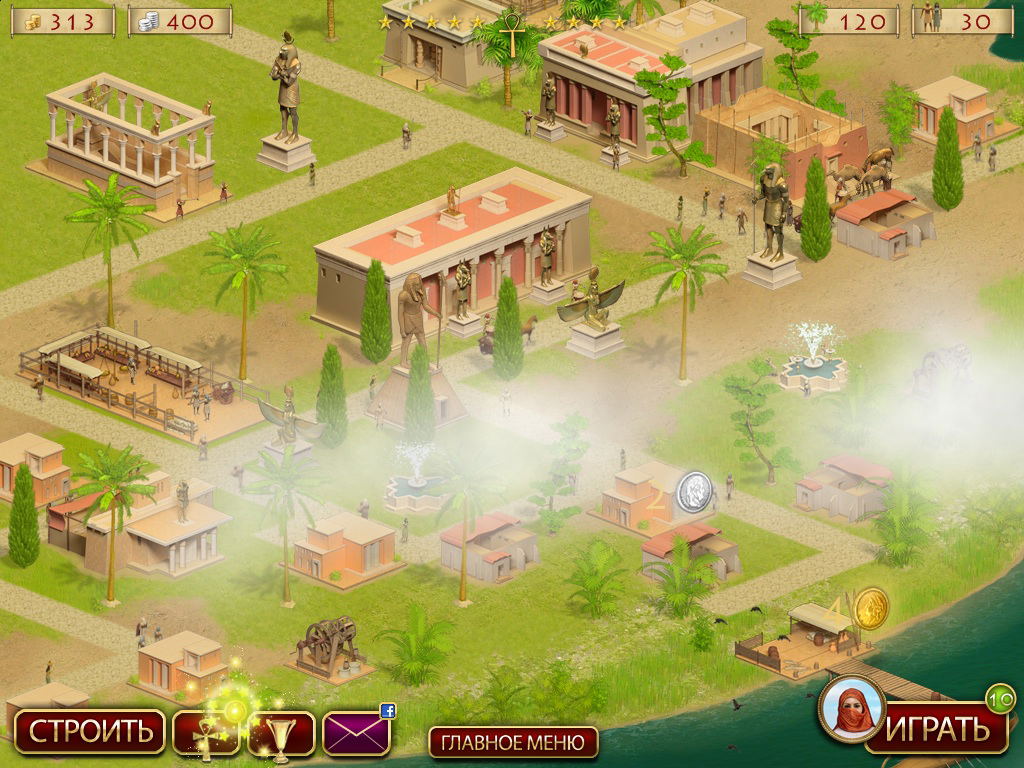This screenshot has height=768, width=1024.
Task: Go to Главное меню
Action: (513, 742)
